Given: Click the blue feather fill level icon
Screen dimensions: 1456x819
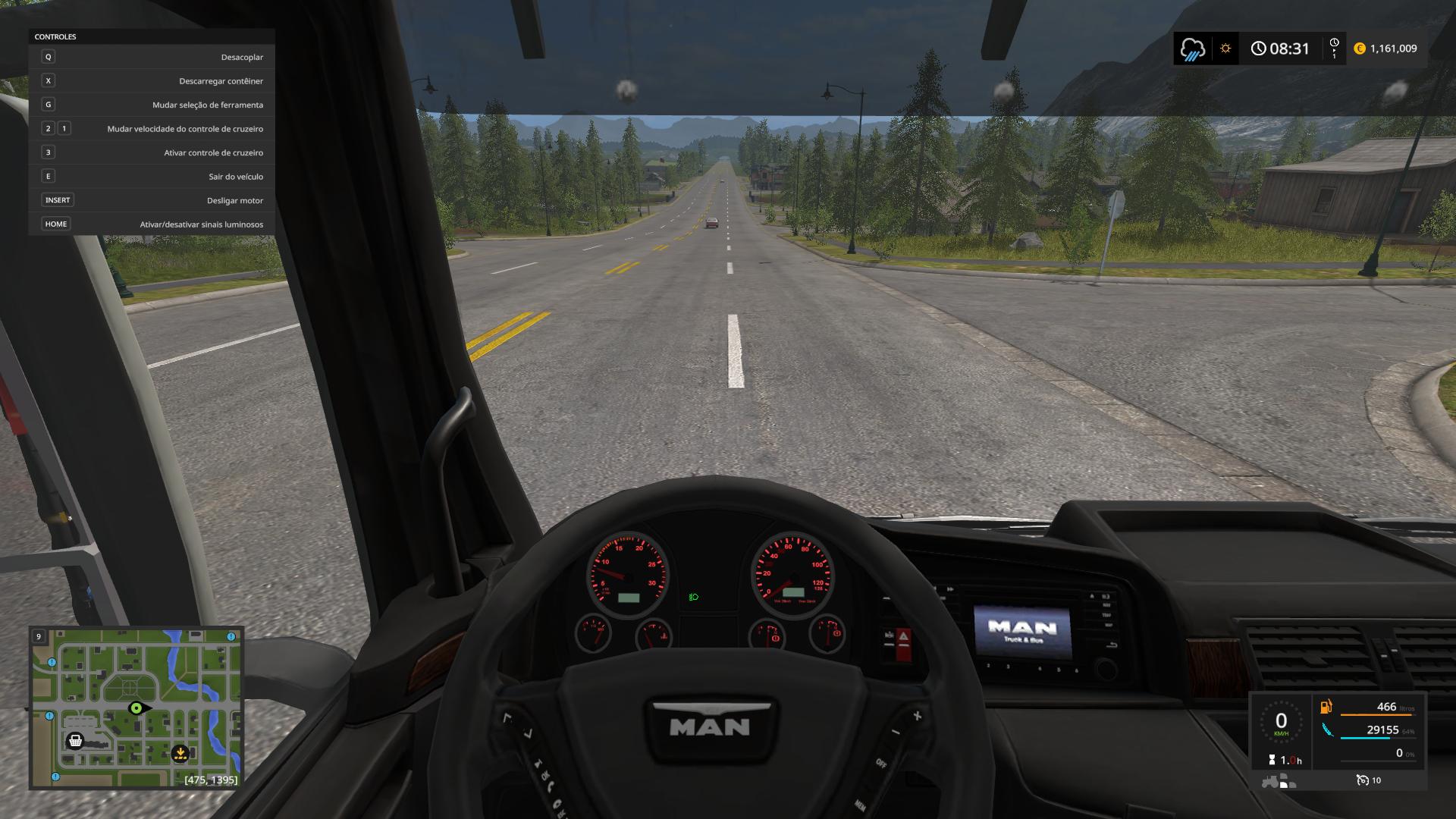Looking at the screenshot, I should click(x=1327, y=730).
